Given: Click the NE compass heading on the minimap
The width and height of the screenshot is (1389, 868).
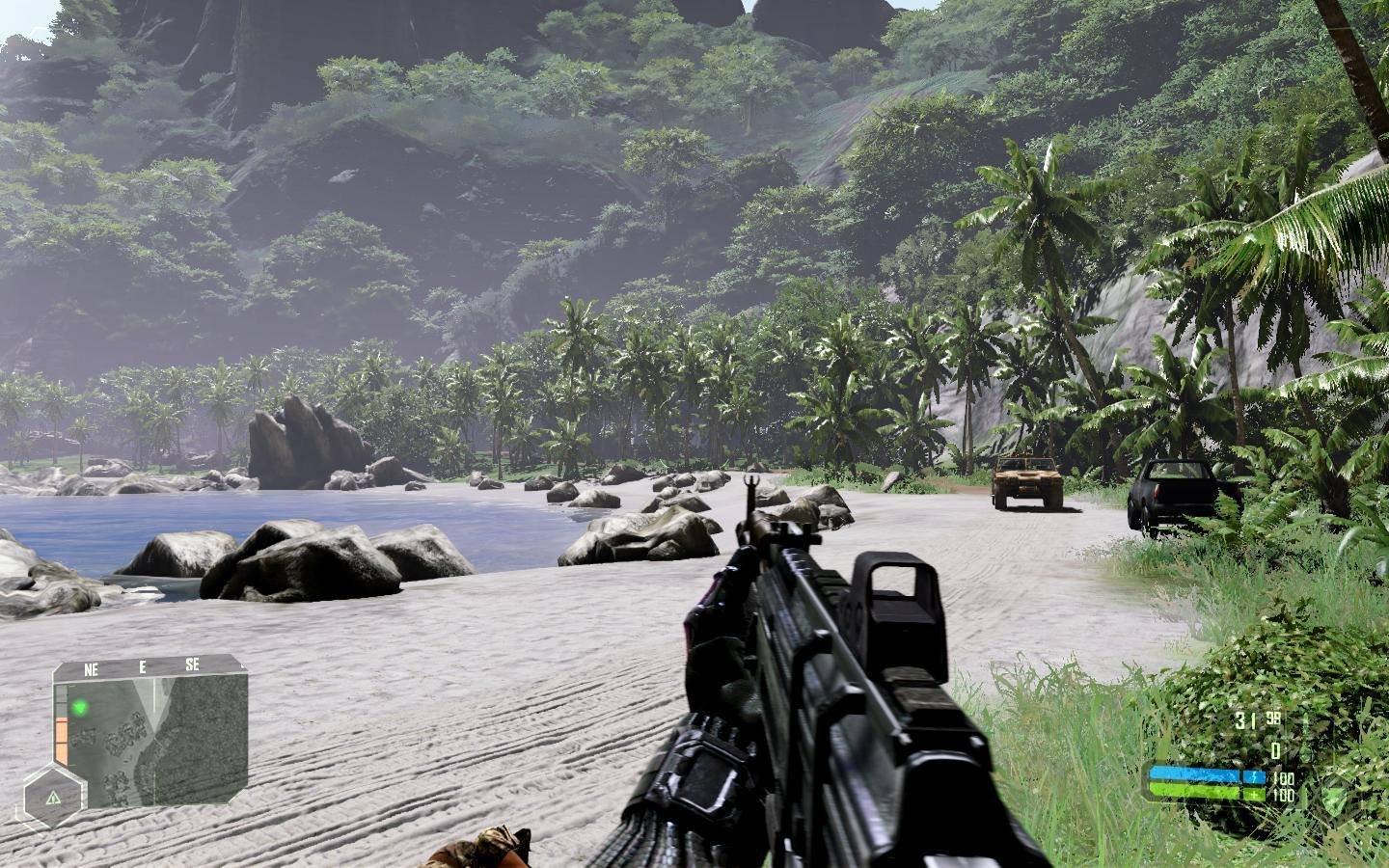Looking at the screenshot, I should point(91,667).
